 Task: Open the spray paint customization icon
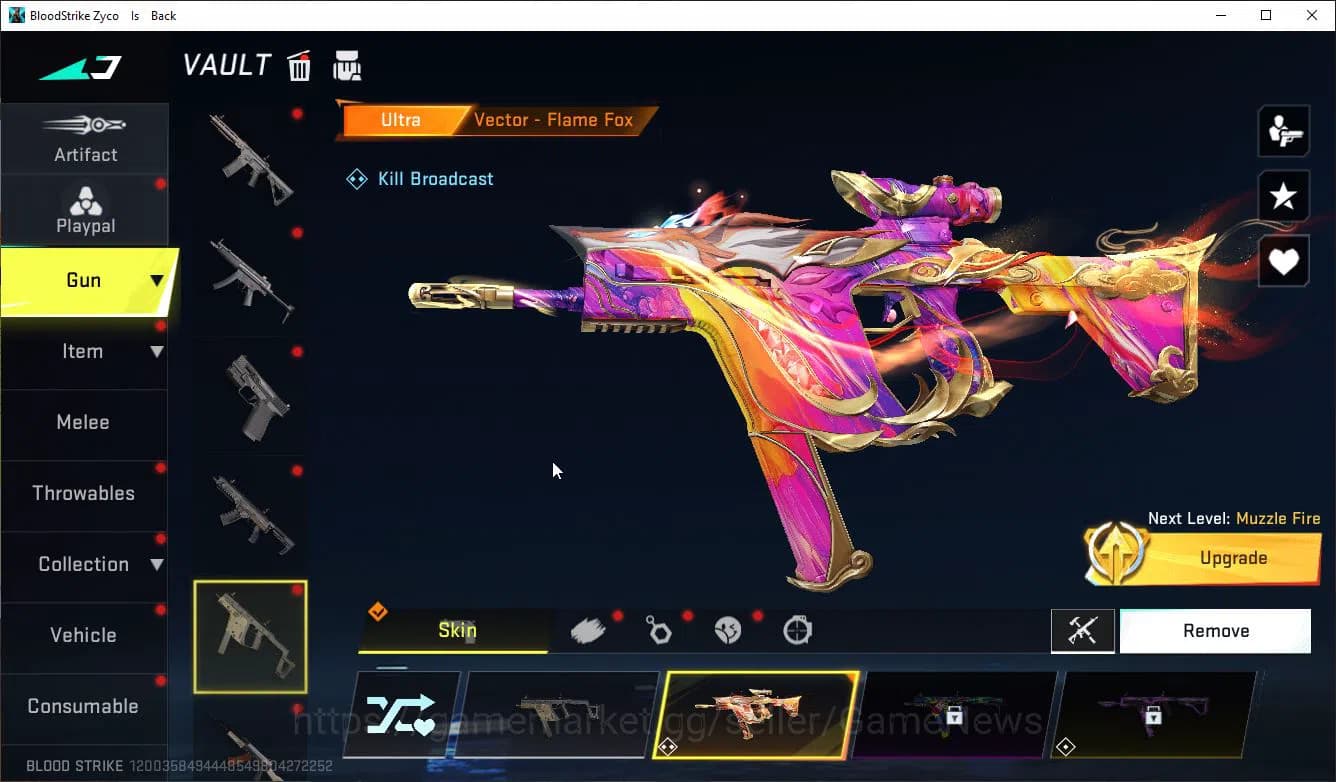point(587,628)
